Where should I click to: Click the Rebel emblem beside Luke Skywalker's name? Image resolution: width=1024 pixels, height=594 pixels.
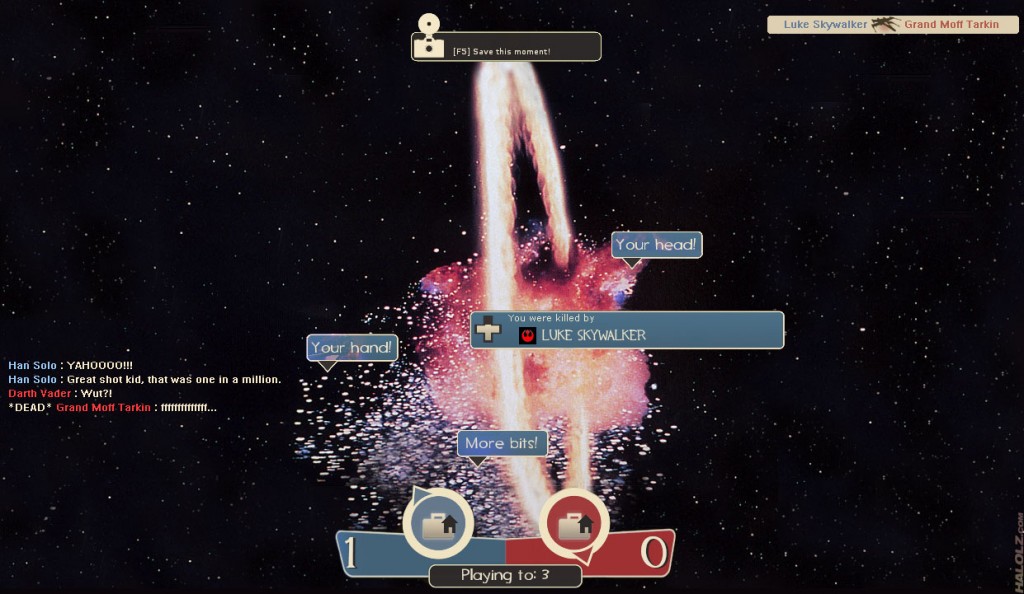coord(527,336)
